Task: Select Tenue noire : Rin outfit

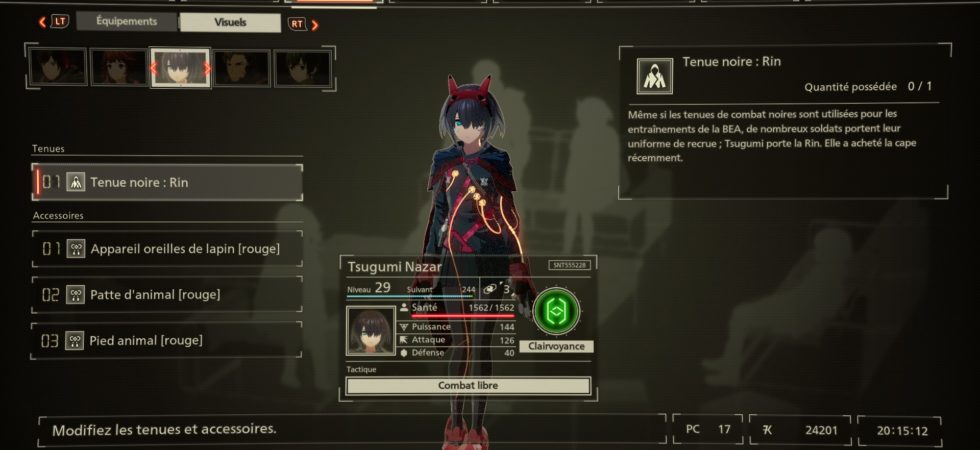Action: click(168, 182)
